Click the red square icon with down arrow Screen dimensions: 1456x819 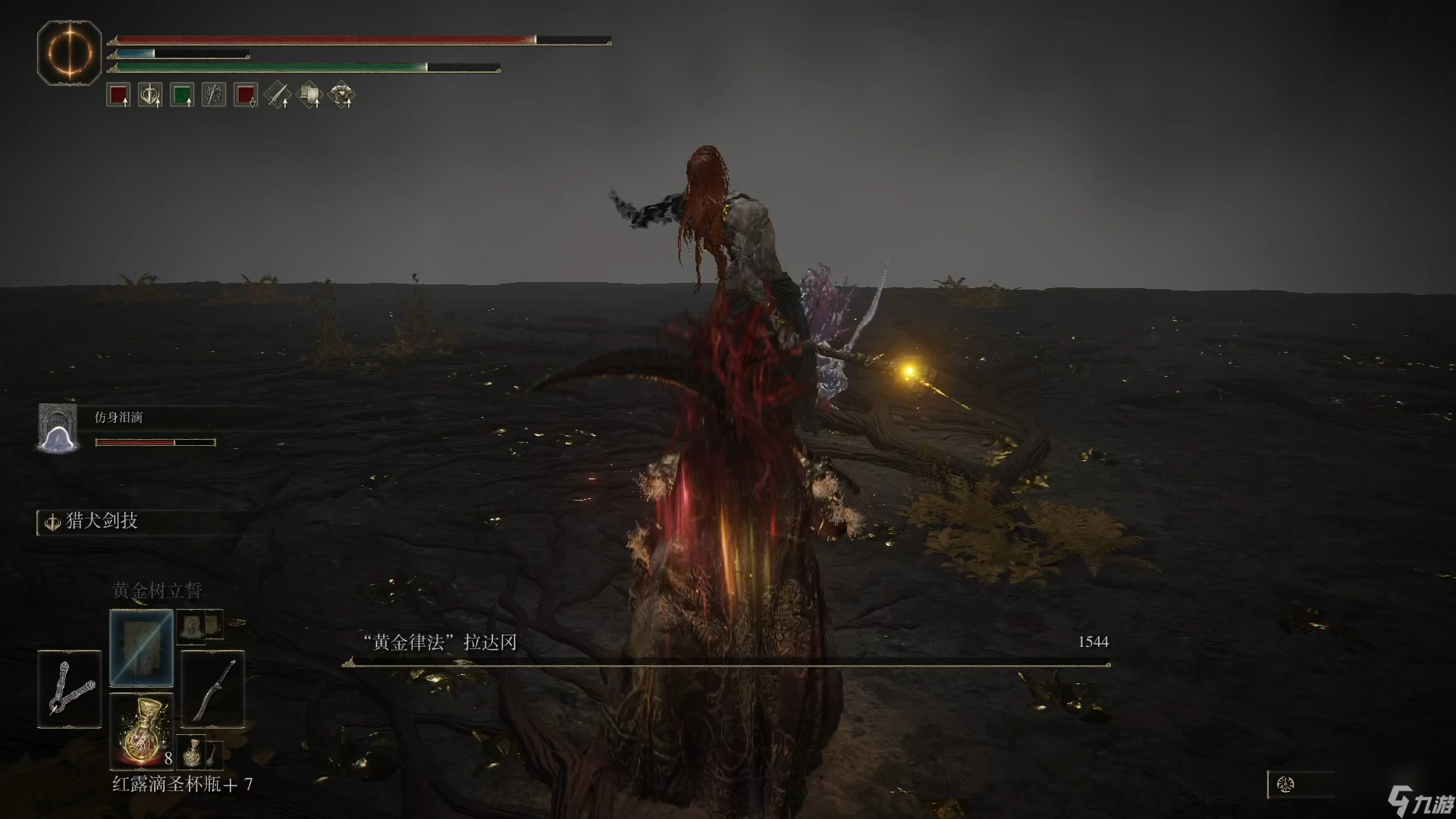246,96
